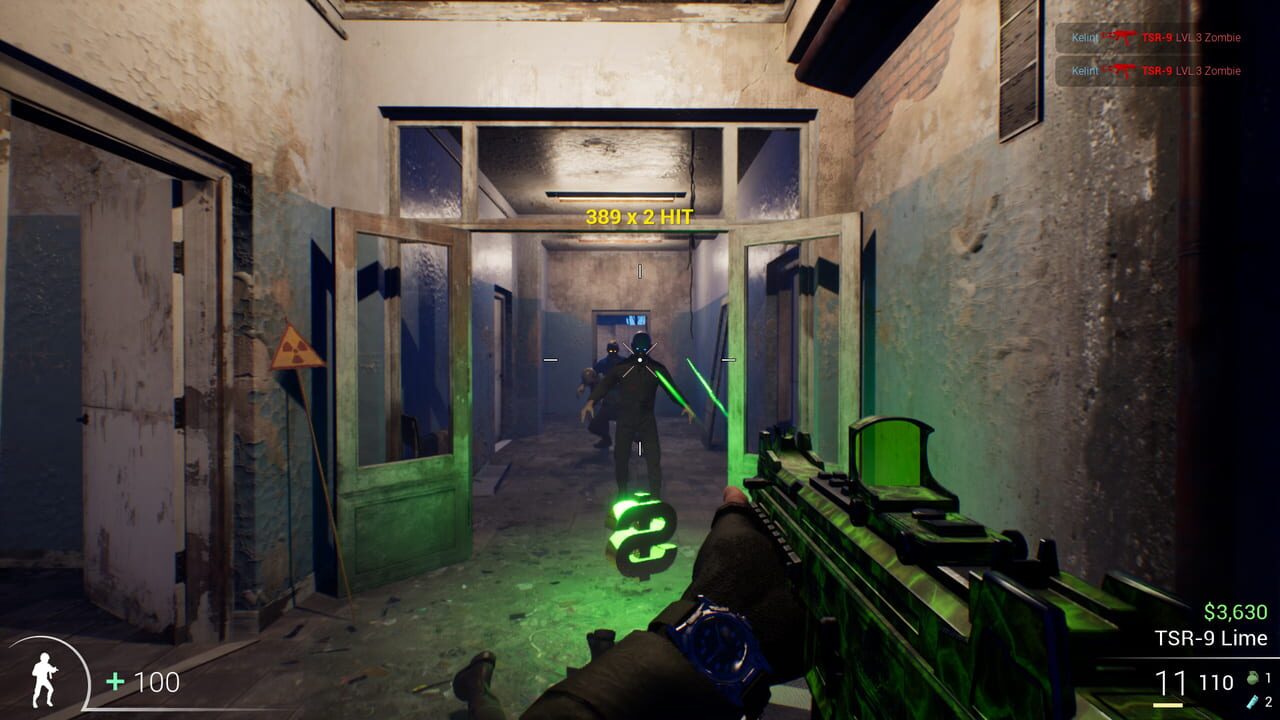Click the flashbang icon below the grenade
Image resolution: width=1280 pixels, height=720 pixels.
click(x=1251, y=702)
